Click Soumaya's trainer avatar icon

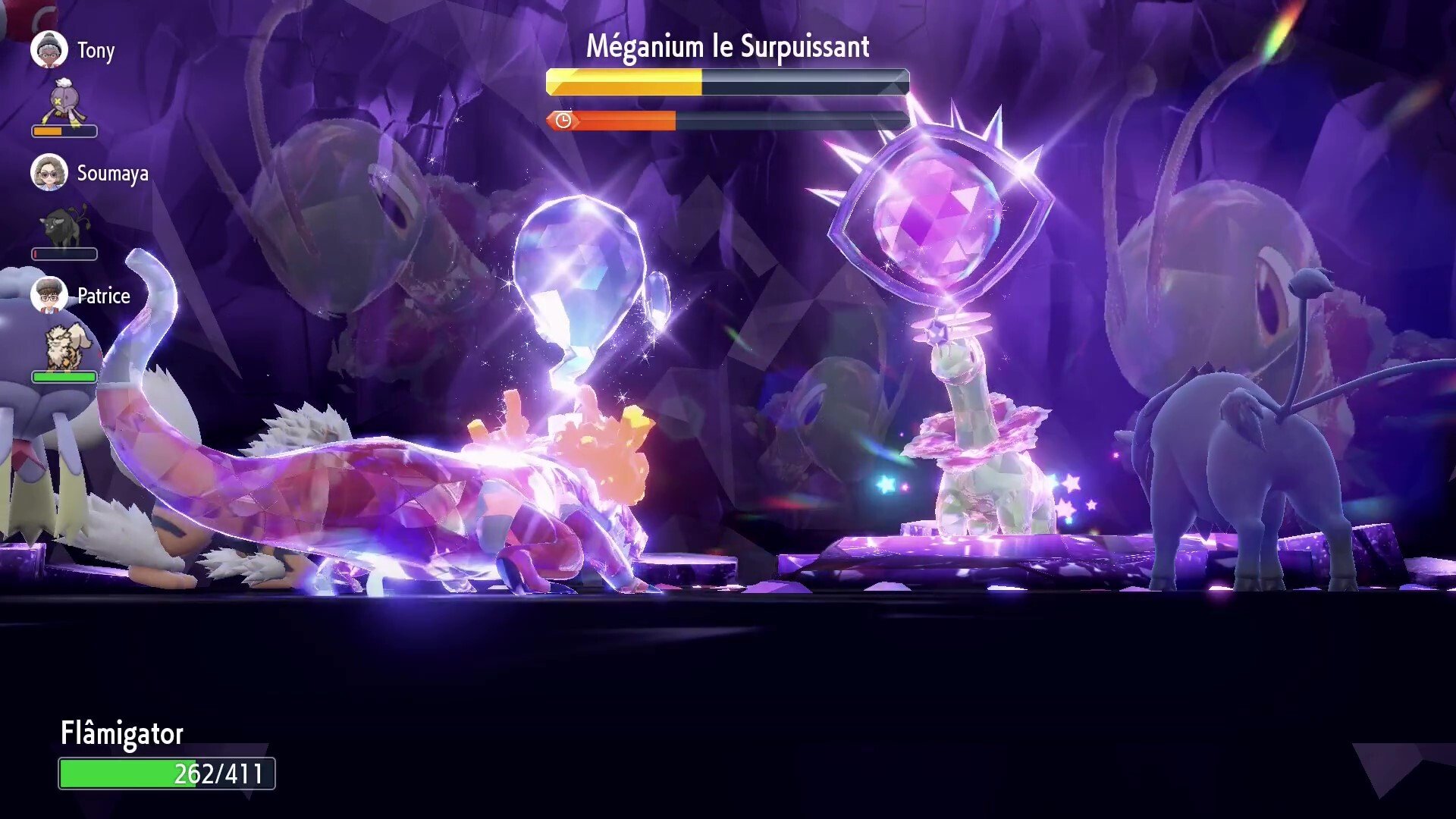pos(49,173)
